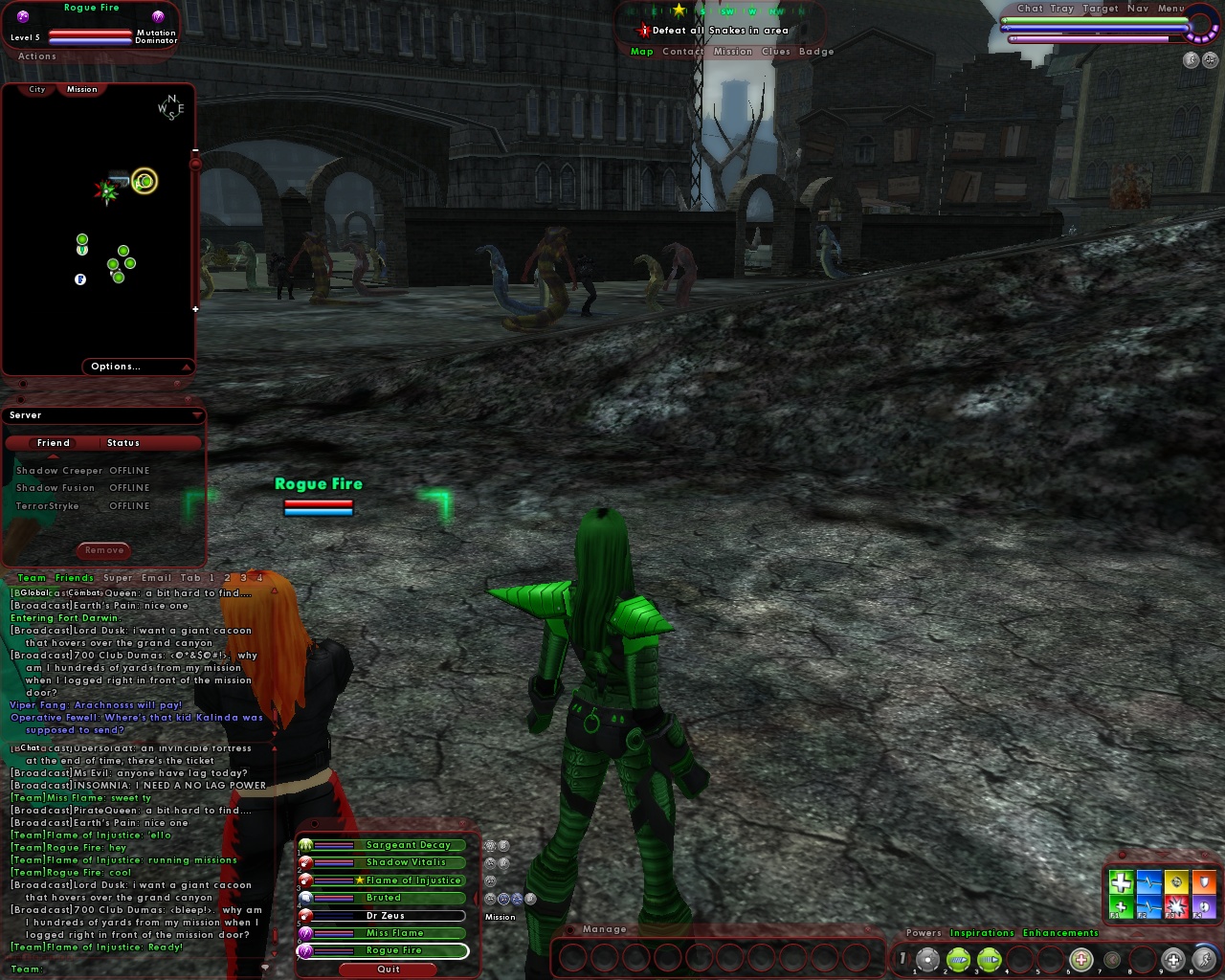Activate Sprint in power tray slot 0
Viewport: 1225px width, 980px height.
[x=1204, y=958]
